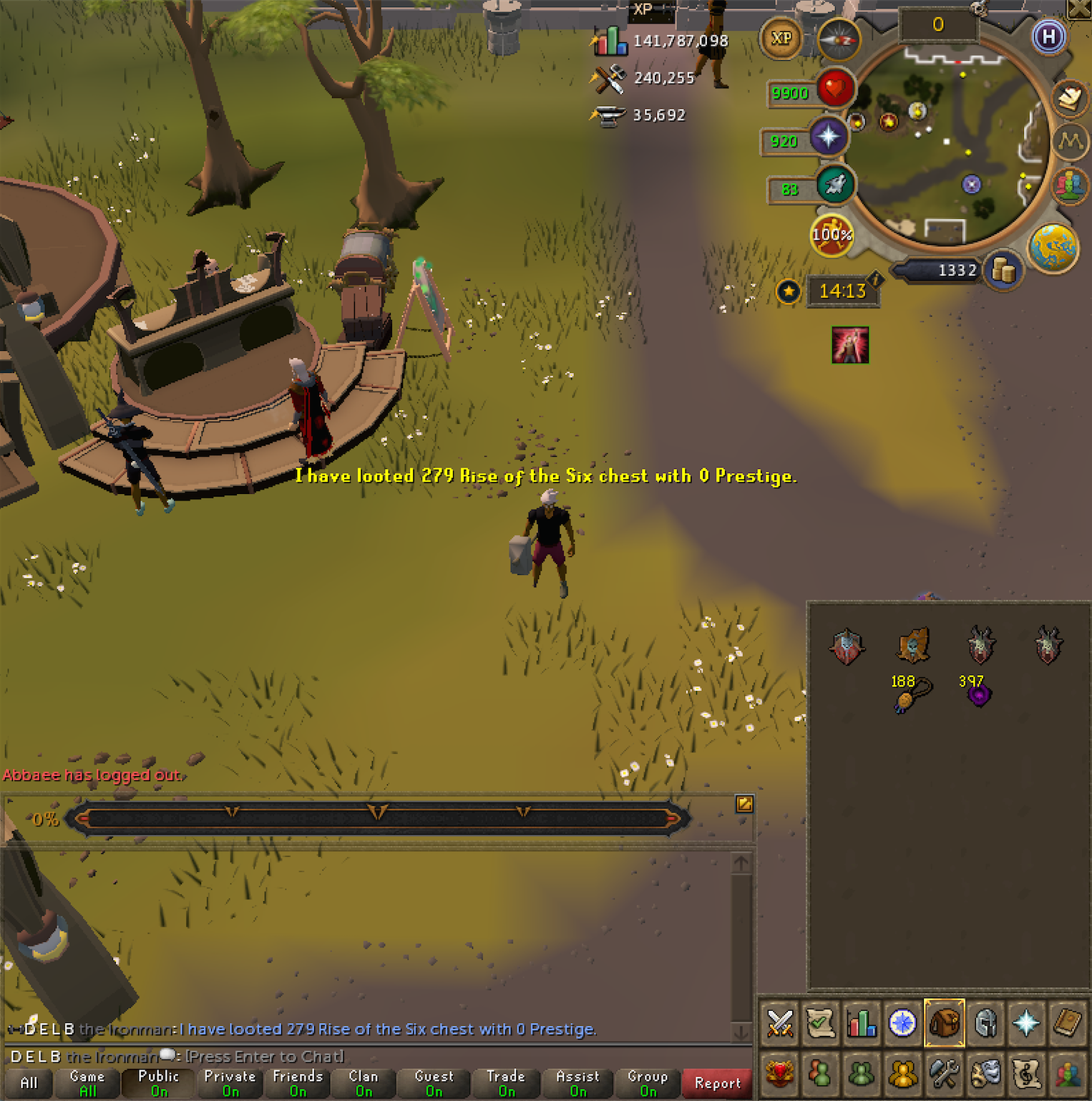This screenshot has width=1092, height=1101.
Task: Click the Press Enter to Chat field
Action: [x=265, y=1056]
